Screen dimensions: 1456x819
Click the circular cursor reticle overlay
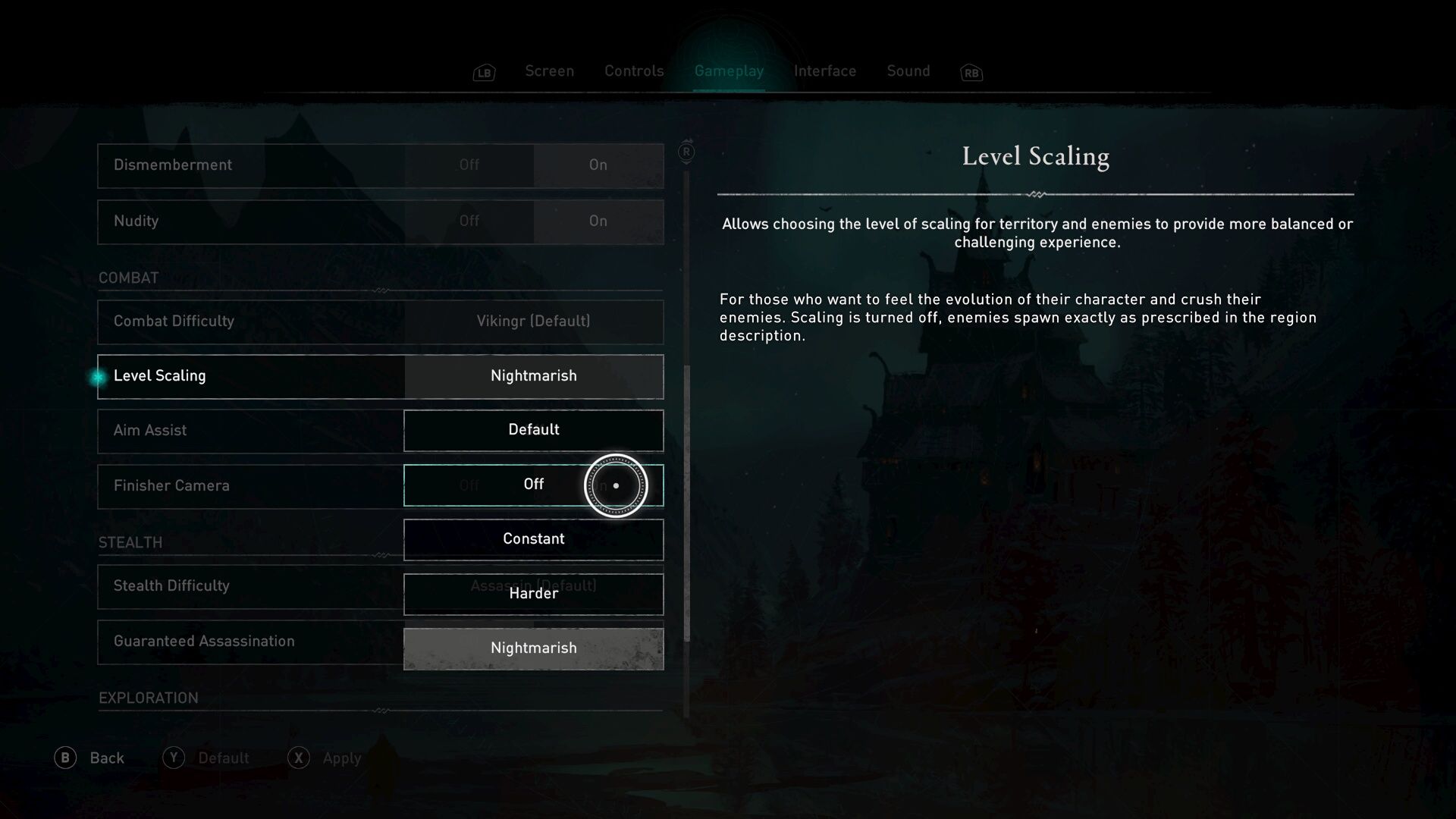615,485
